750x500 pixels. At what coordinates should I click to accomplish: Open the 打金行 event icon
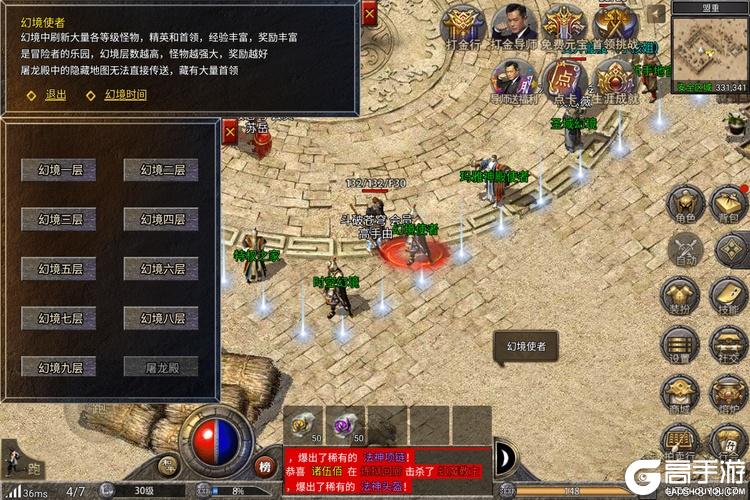[x=461, y=26]
